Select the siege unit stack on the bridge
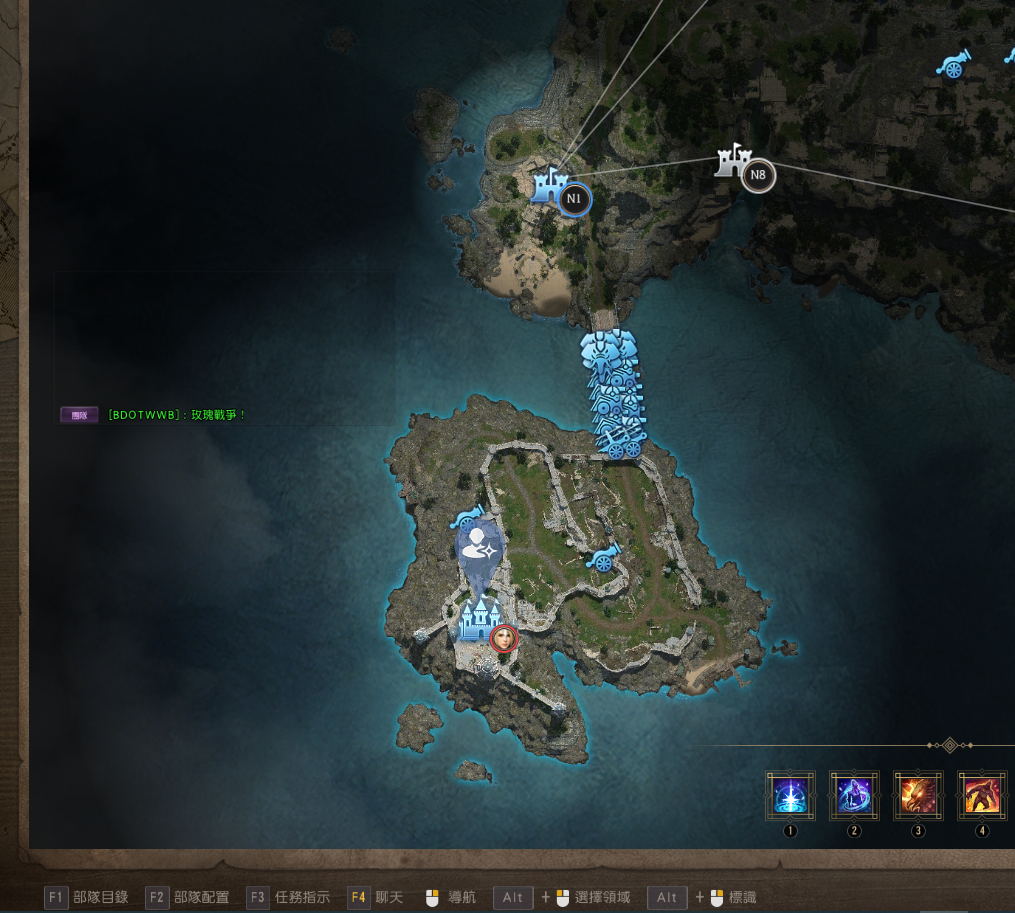This screenshot has height=913, width=1015. pyautogui.click(x=612, y=395)
